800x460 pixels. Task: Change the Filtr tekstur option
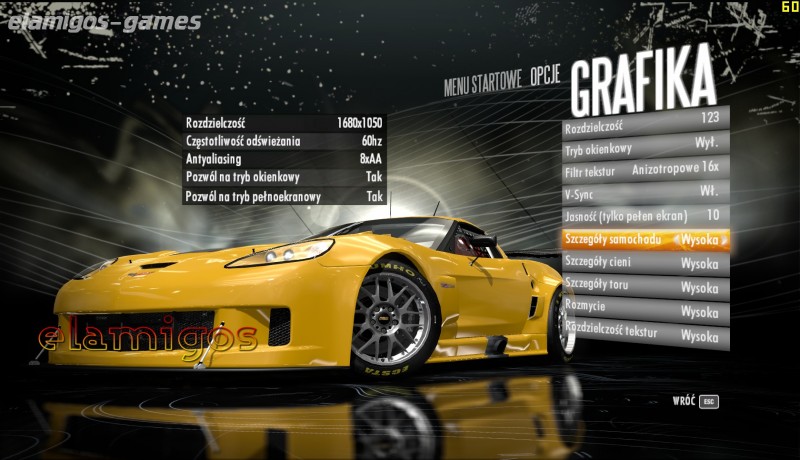pos(645,170)
